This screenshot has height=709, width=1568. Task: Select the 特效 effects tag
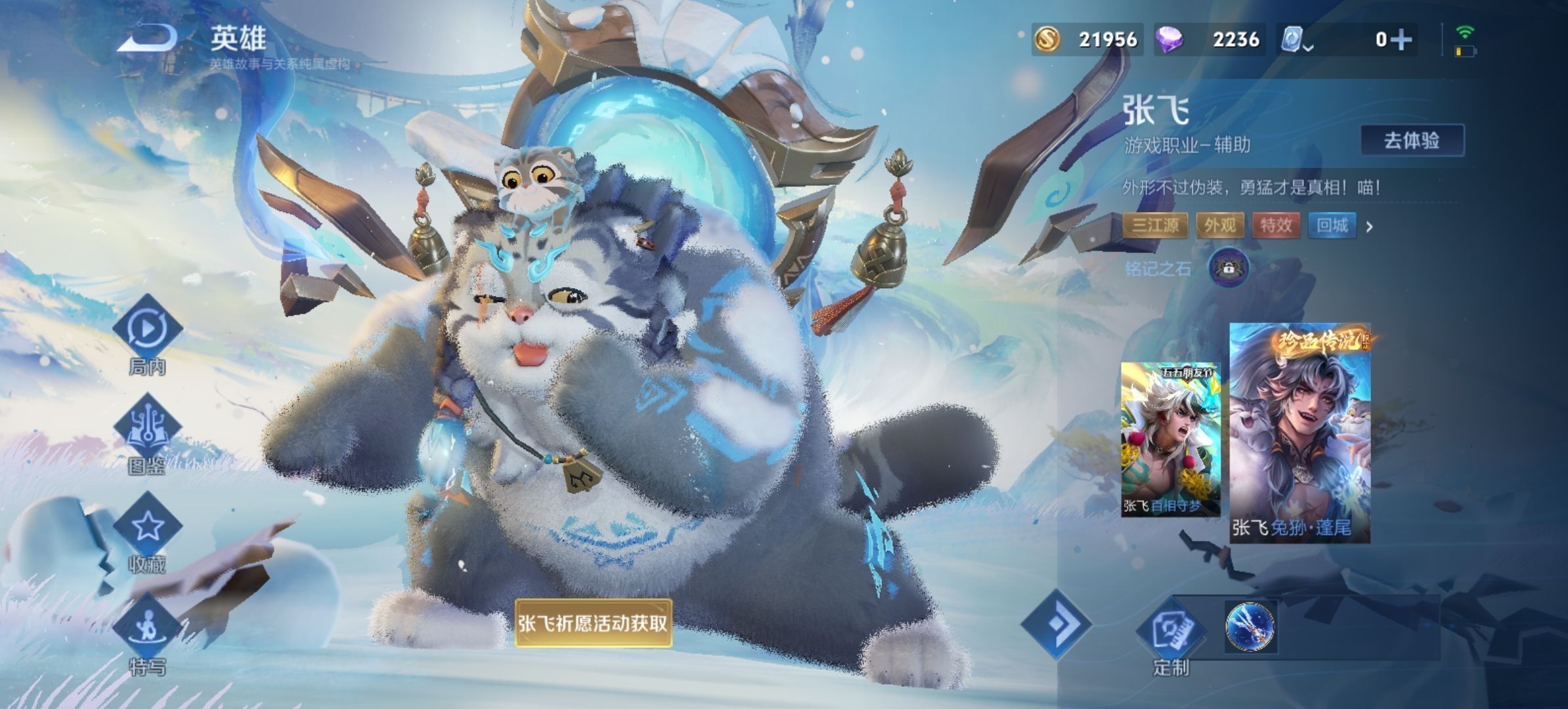pos(1276,226)
